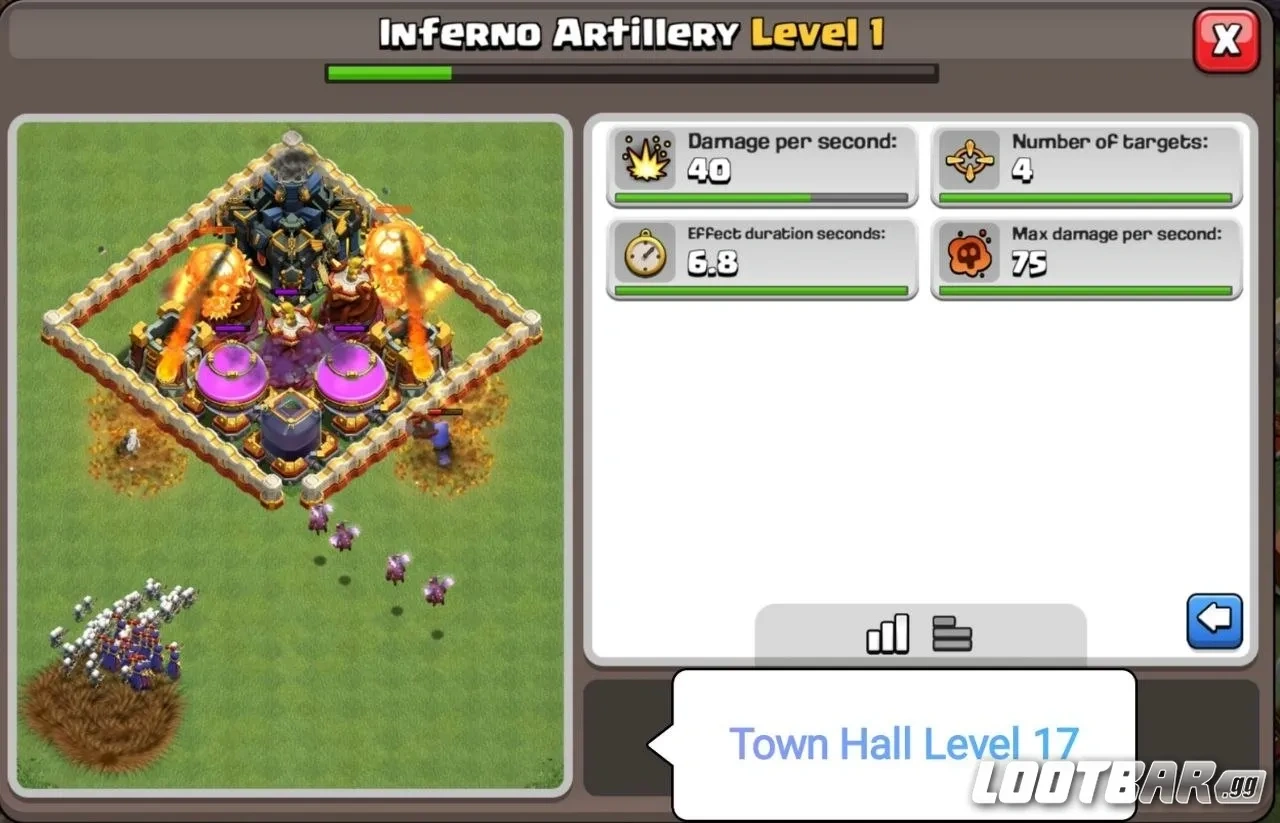Close the Inferno Artillery info window
This screenshot has height=823, width=1280.
1226,42
